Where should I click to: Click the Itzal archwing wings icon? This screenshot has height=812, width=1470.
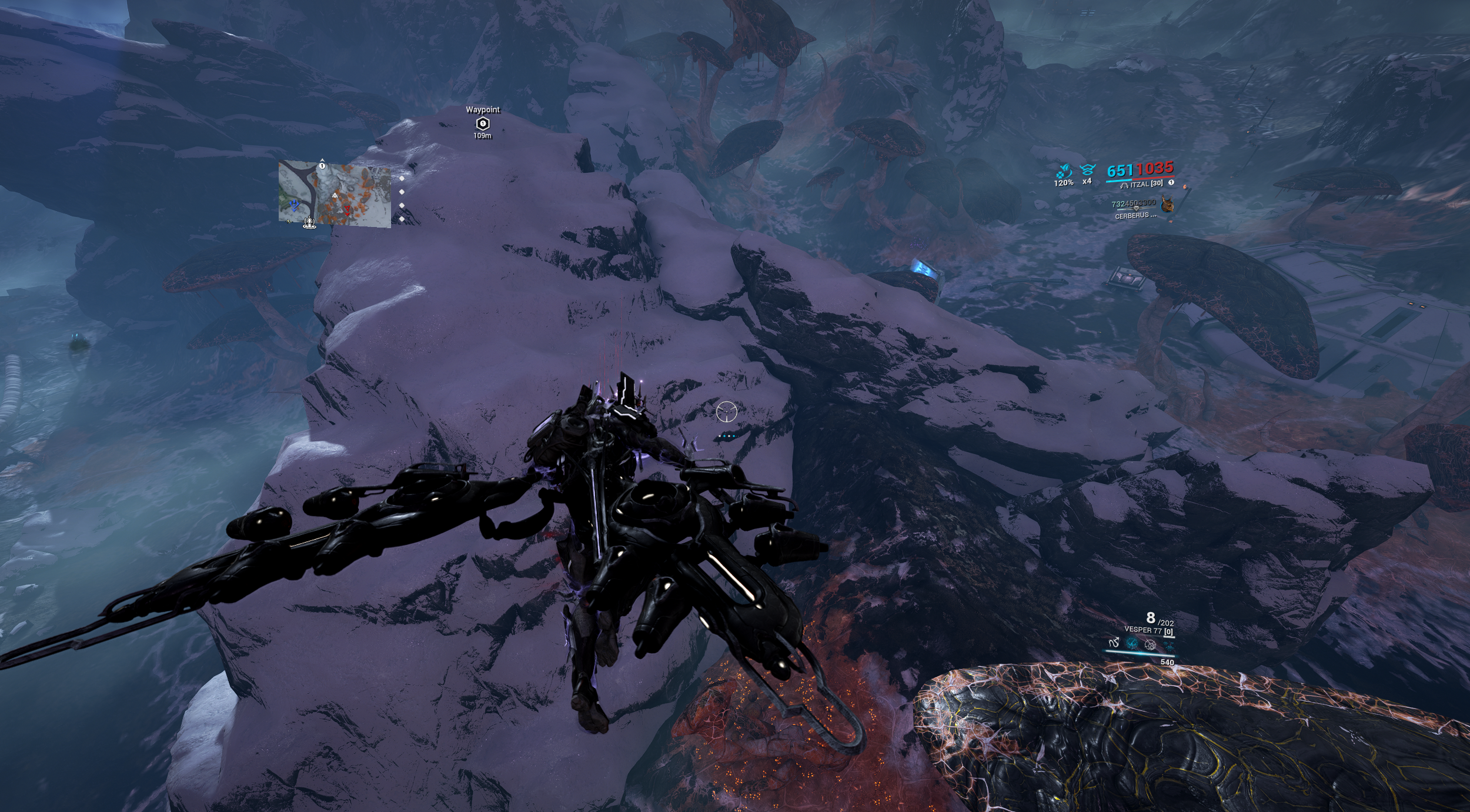pos(1124,185)
